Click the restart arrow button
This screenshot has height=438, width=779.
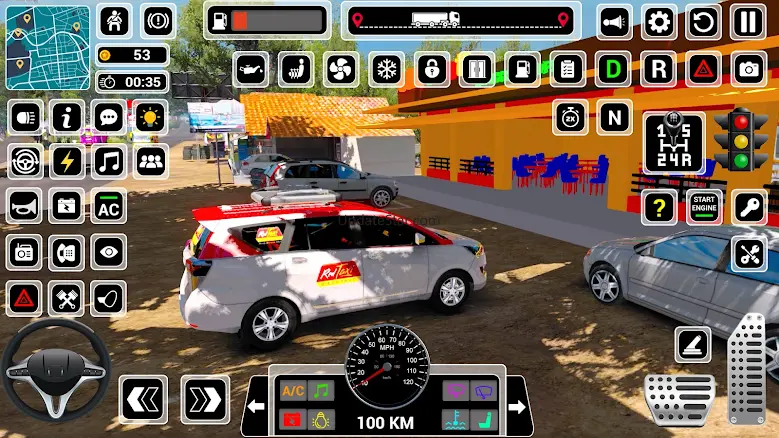[x=703, y=21]
